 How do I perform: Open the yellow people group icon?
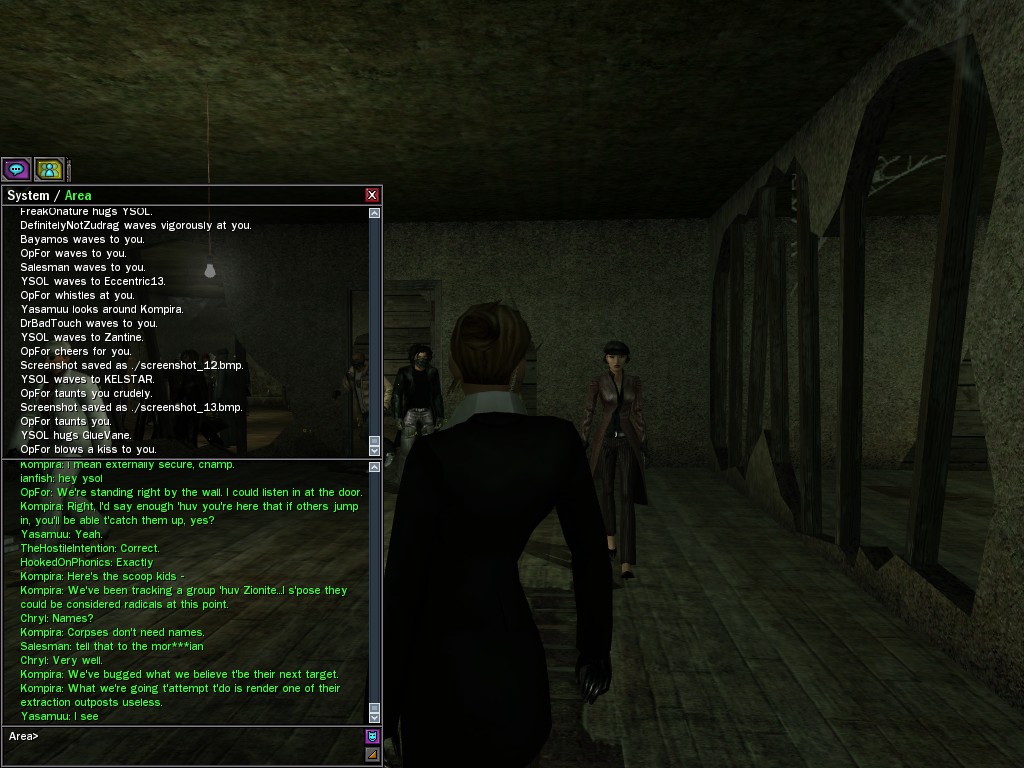[49, 169]
